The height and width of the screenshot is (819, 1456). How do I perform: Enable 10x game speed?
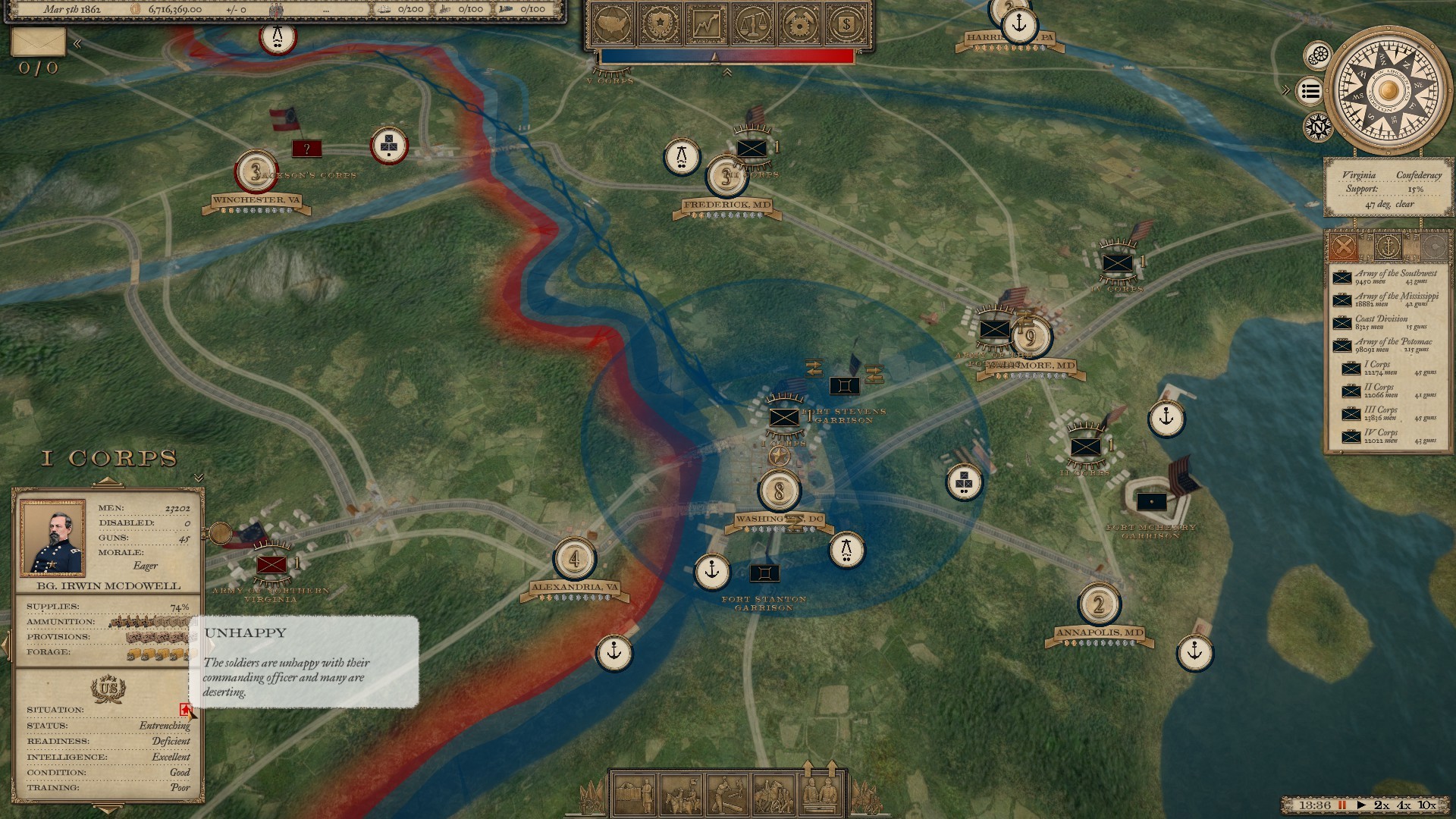click(1426, 805)
